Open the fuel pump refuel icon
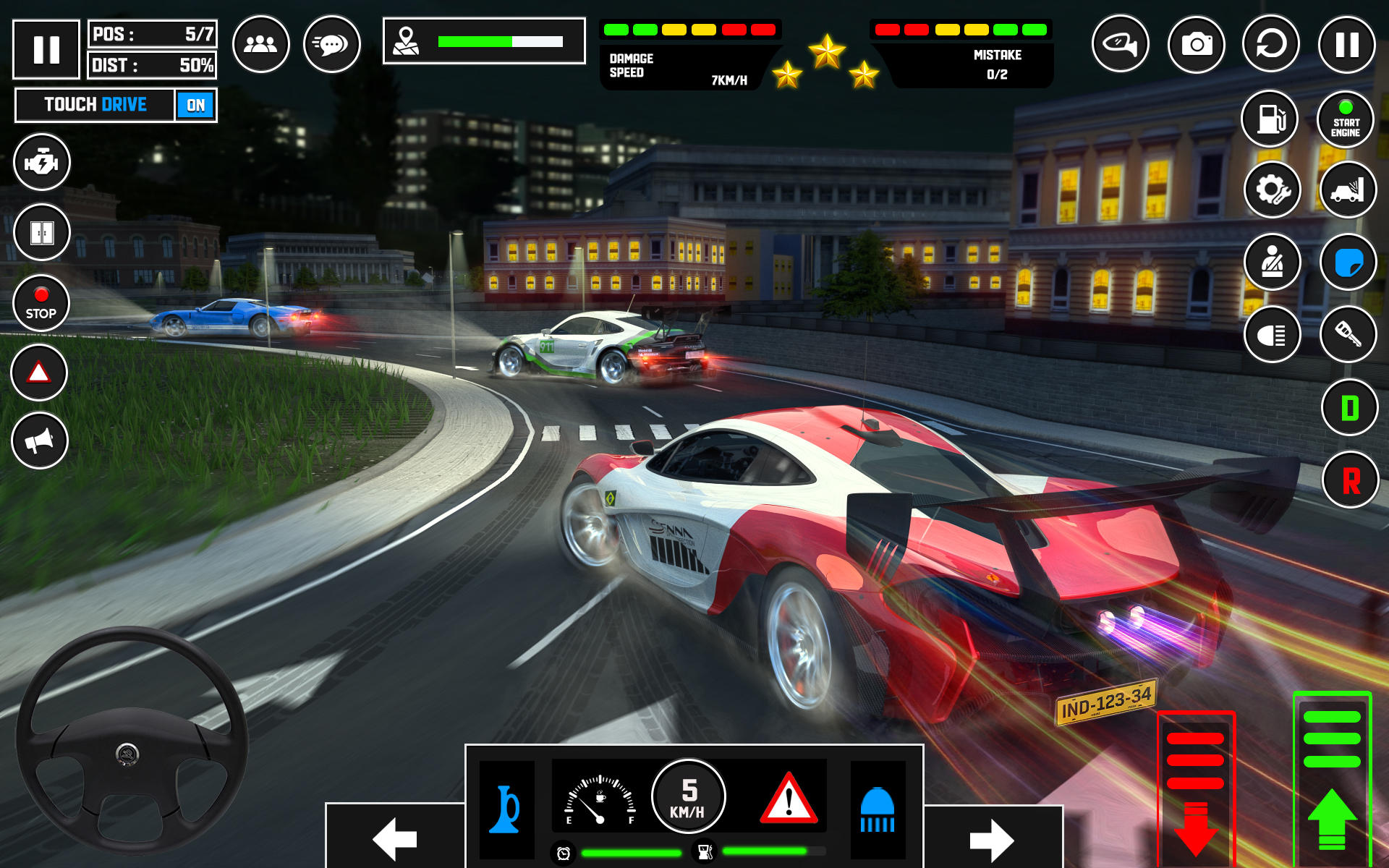 tap(1270, 119)
